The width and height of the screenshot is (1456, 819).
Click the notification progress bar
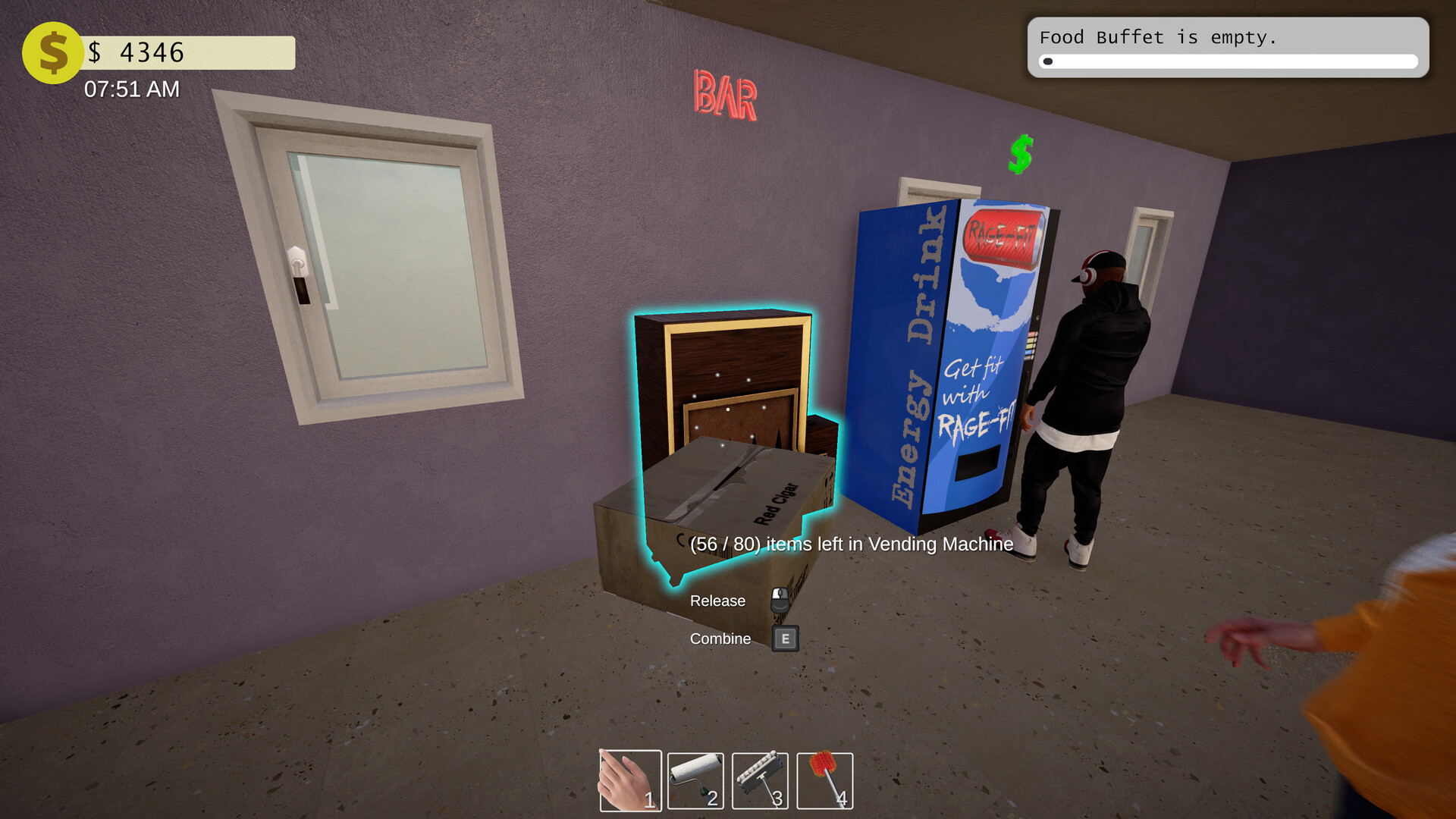(1228, 61)
